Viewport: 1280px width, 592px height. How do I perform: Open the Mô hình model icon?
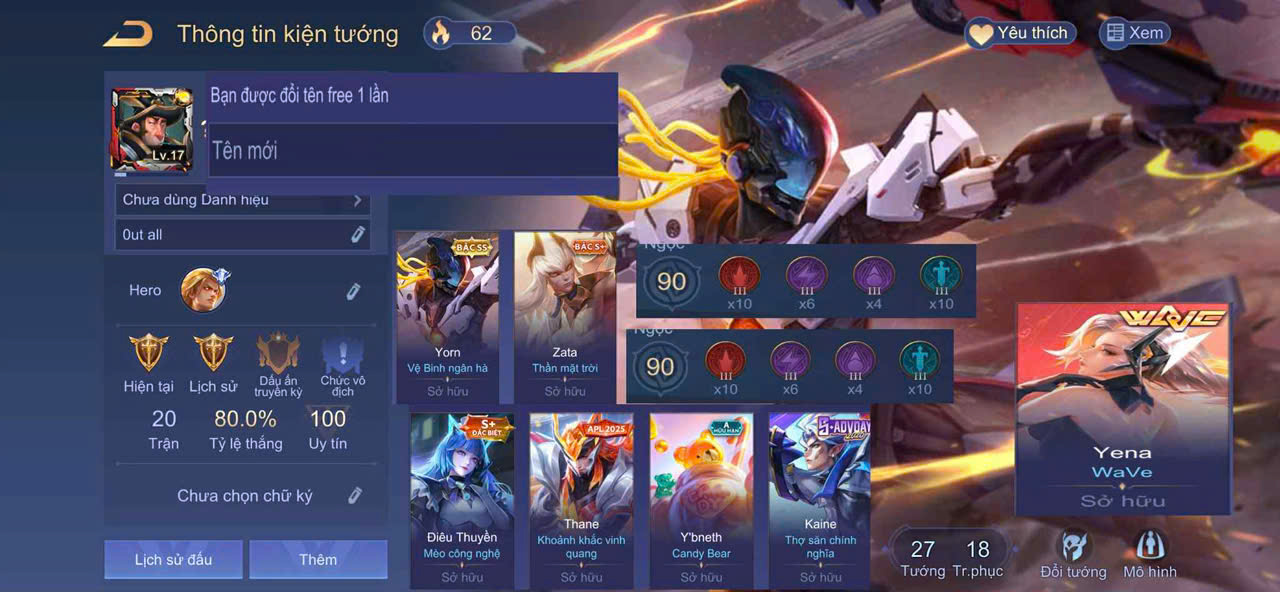coord(1150,553)
